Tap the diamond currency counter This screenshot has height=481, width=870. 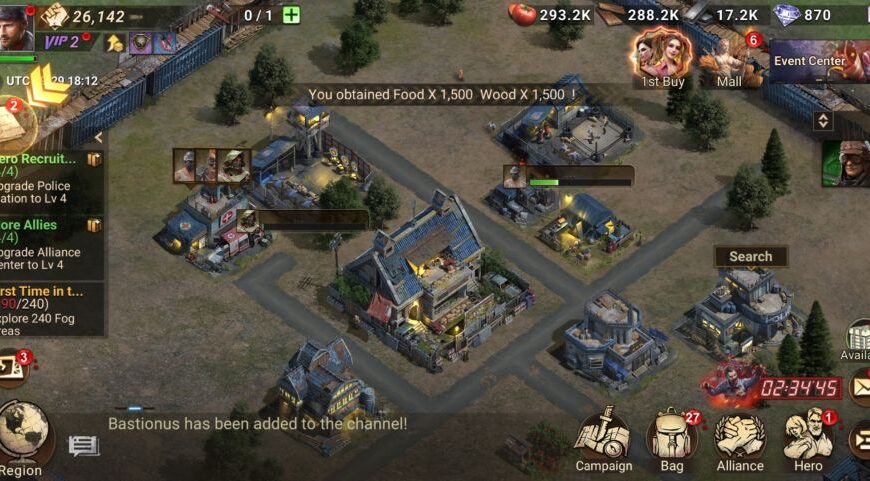point(805,15)
